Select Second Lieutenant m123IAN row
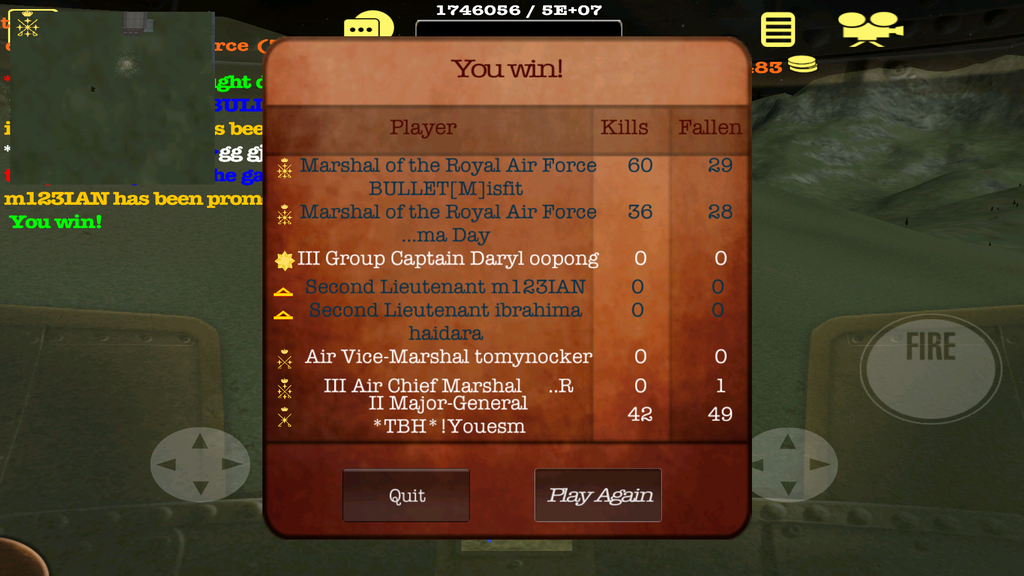Screen dimensions: 1024x576 (445, 287)
